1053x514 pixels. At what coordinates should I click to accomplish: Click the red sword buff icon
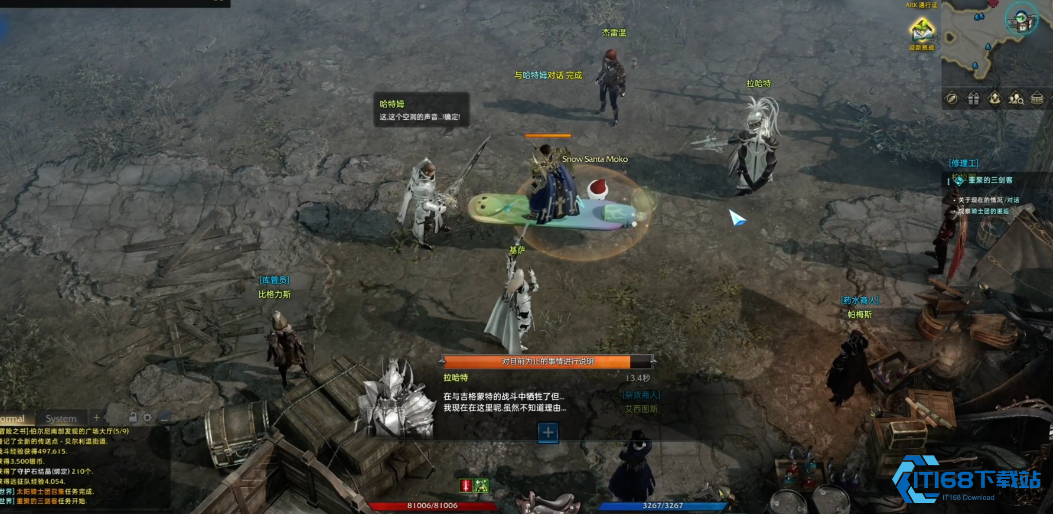(465, 485)
